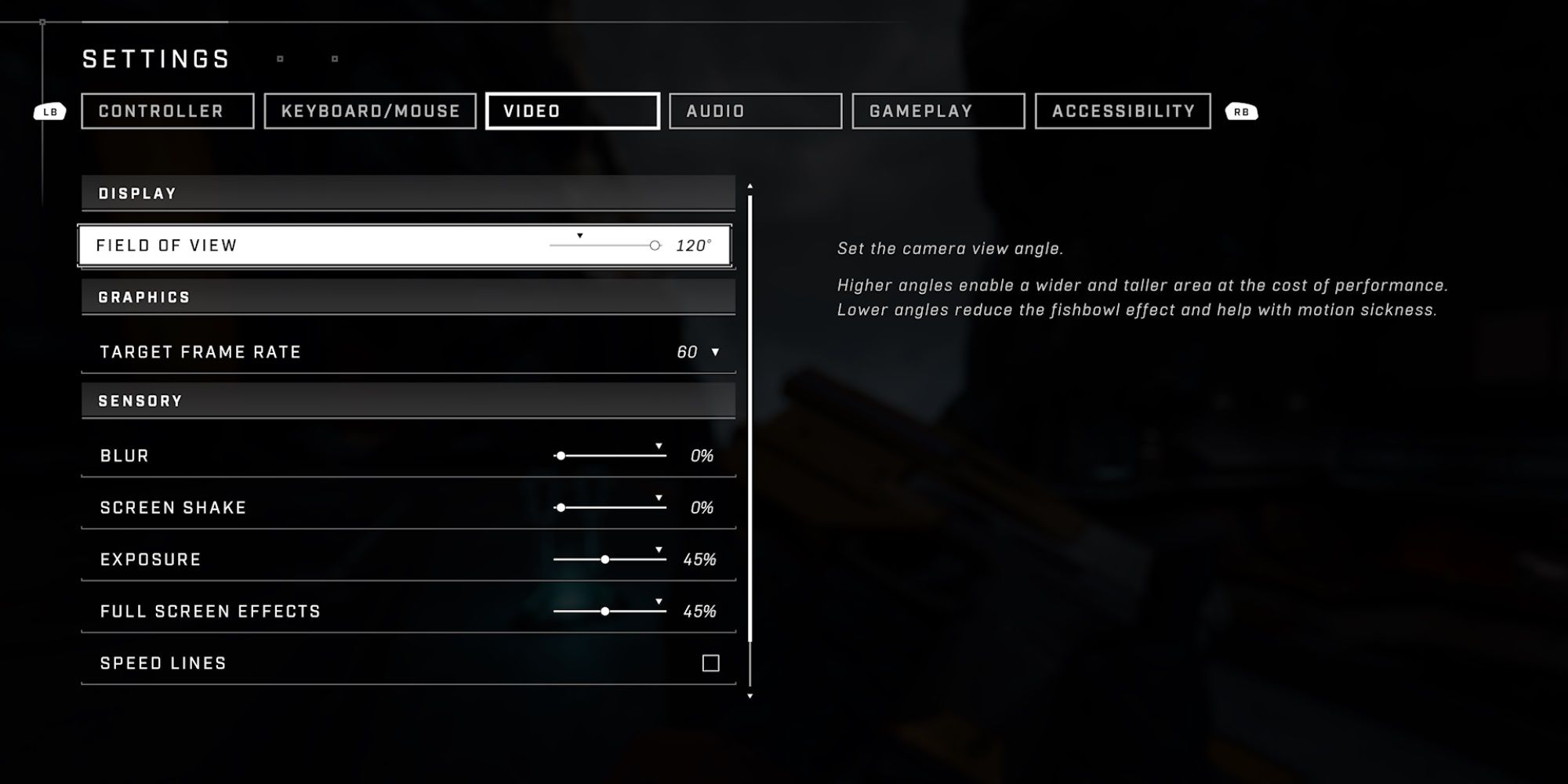Click the LB bumper icon
Viewport: 1568px width, 784px height.
[49, 111]
